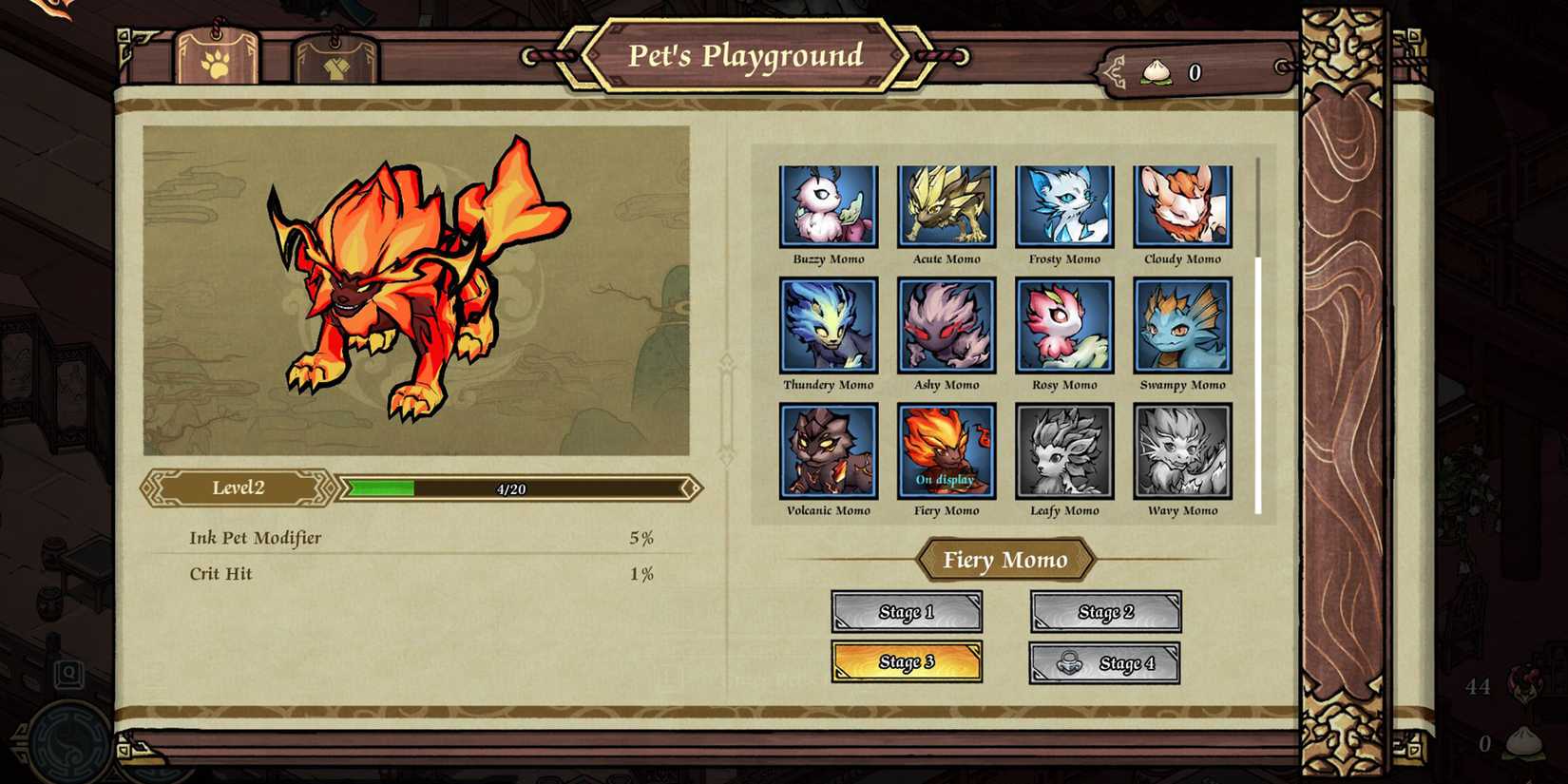Click the 4/20 experience progress bar
This screenshot has width=1568, height=784.
pos(518,488)
